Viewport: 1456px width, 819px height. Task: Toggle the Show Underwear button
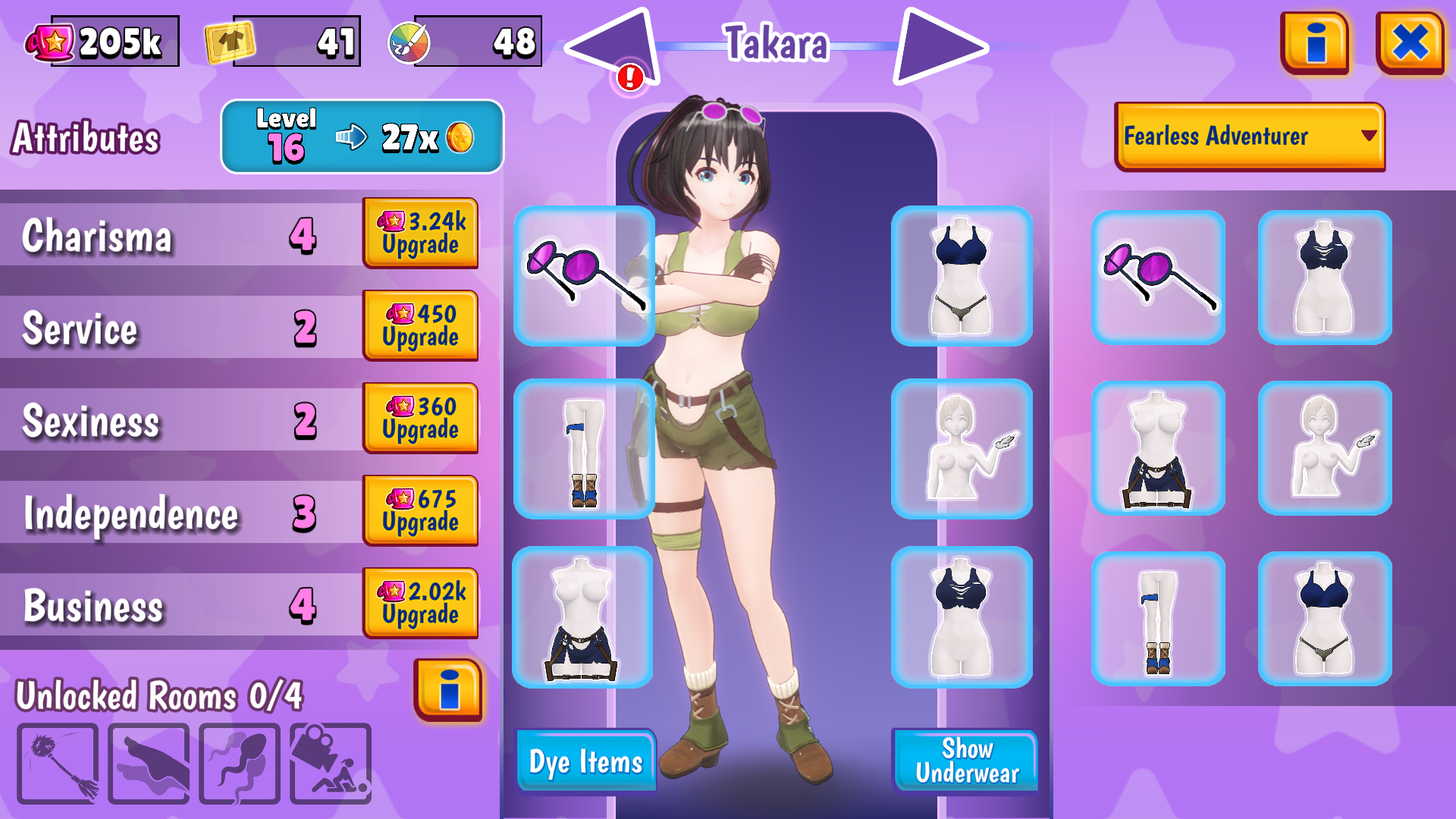pyautogui.click(x=965, y=761)
